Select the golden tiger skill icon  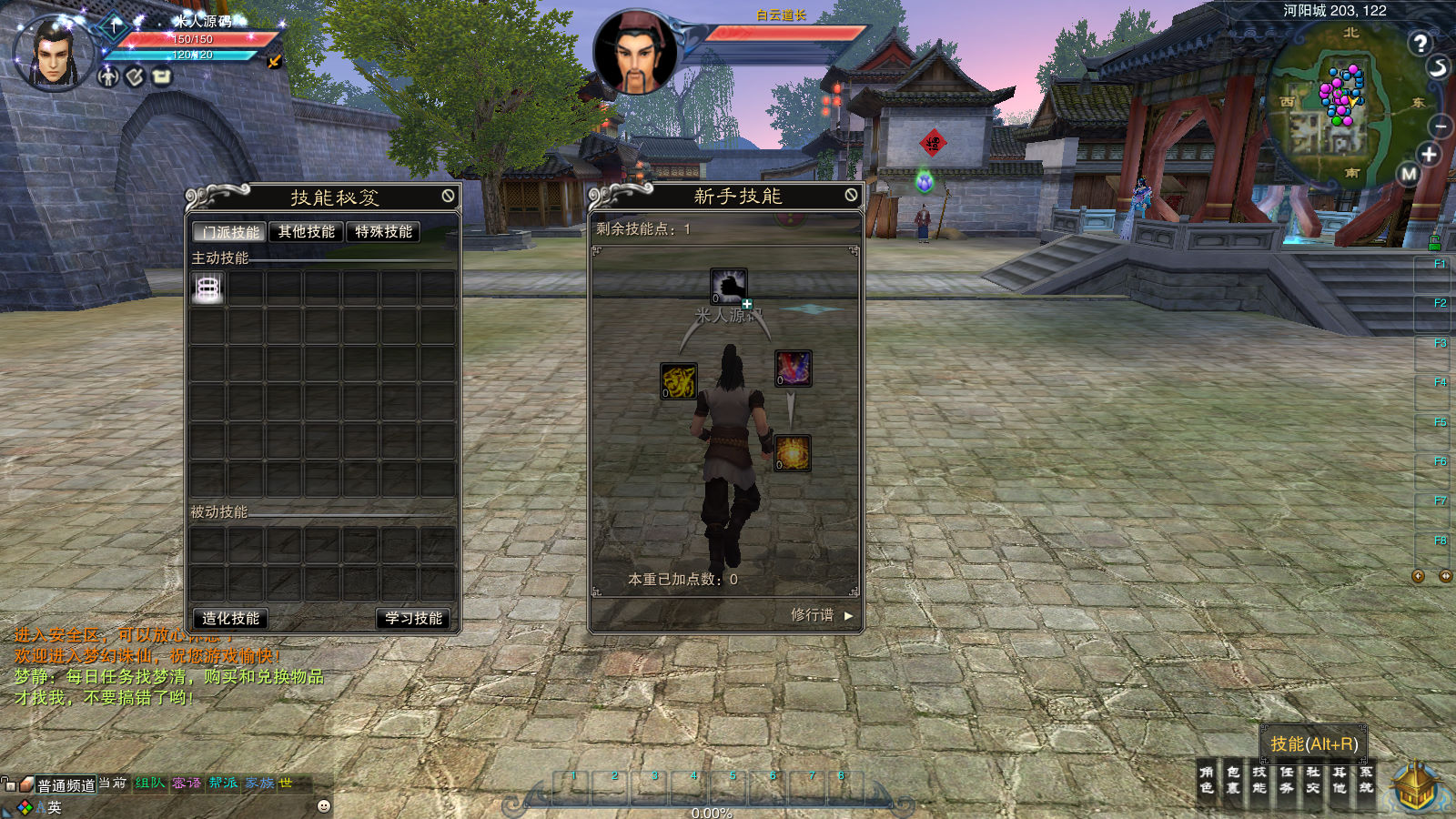(x=678, y=381)
